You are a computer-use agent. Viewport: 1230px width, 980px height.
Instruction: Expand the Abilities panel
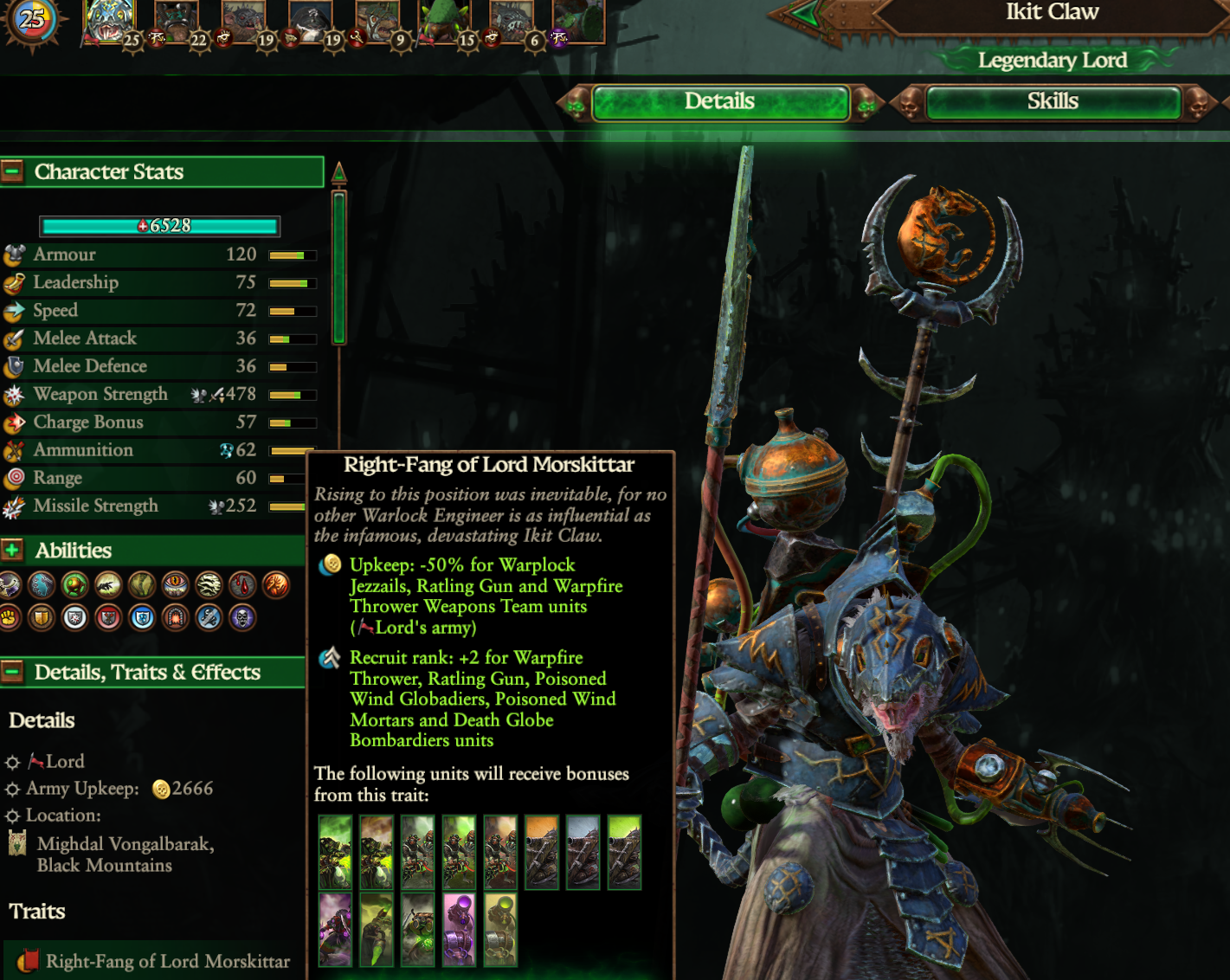point(12,550)
